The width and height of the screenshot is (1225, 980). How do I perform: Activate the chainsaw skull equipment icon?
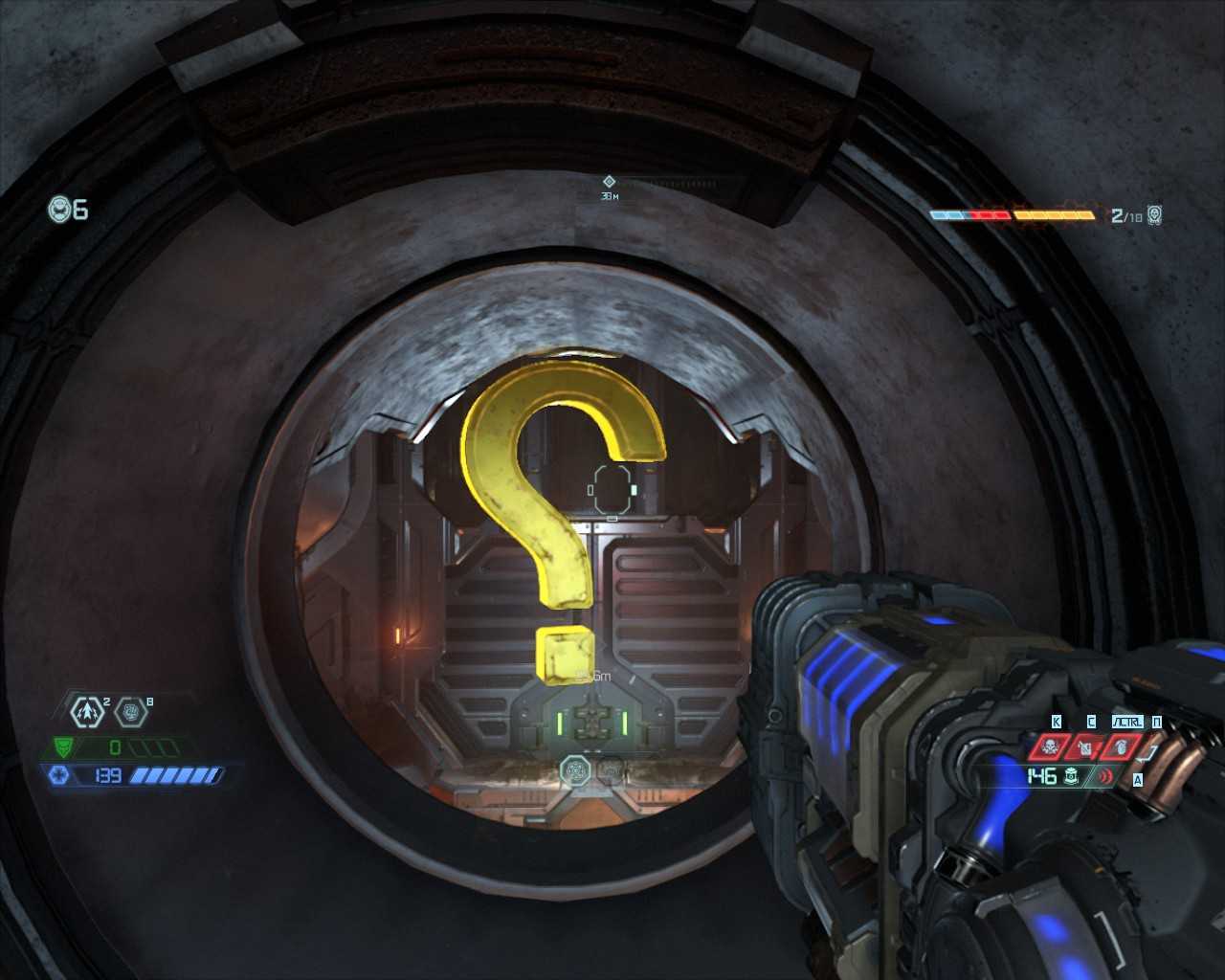pyautogui.click(x=1050, y=746)
